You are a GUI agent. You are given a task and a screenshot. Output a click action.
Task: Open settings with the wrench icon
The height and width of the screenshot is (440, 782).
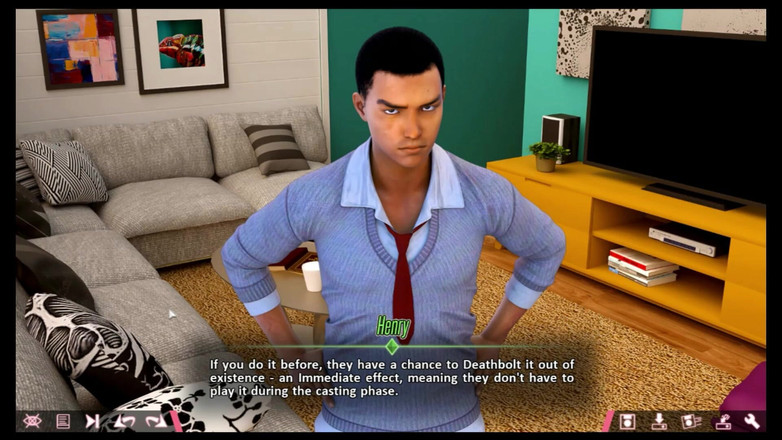(x=752, y=421)
